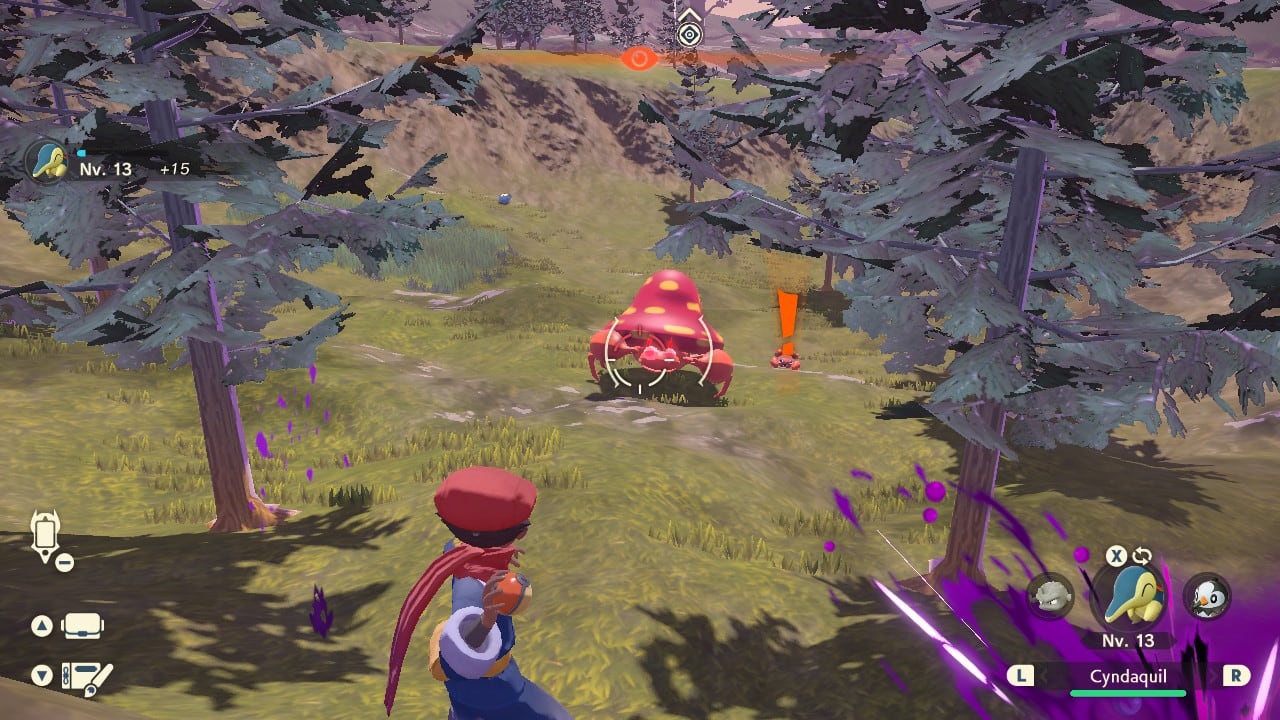Image resolution: width=1280 pixels, height=720 pixels.
Task: Select the Geodude party slot
Action: point(1050,596)
